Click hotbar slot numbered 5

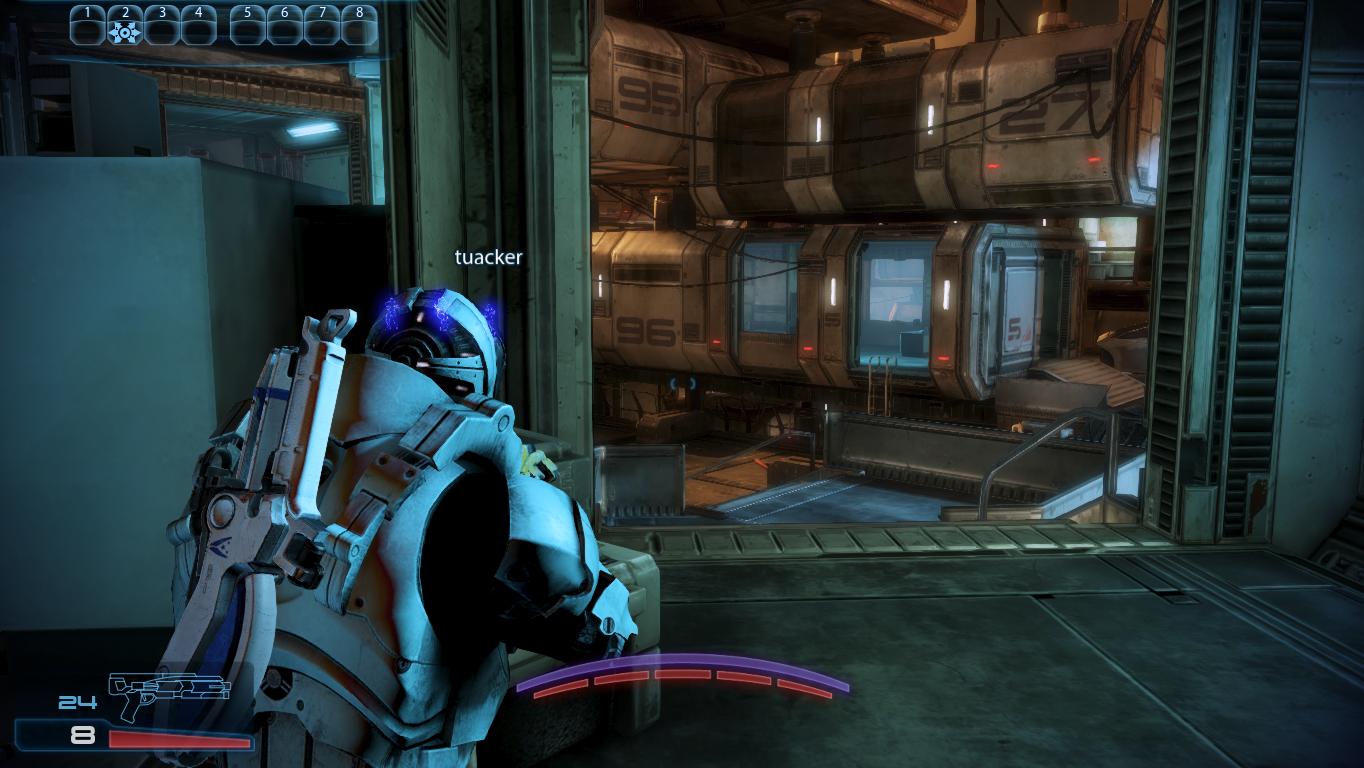(247, 31)
